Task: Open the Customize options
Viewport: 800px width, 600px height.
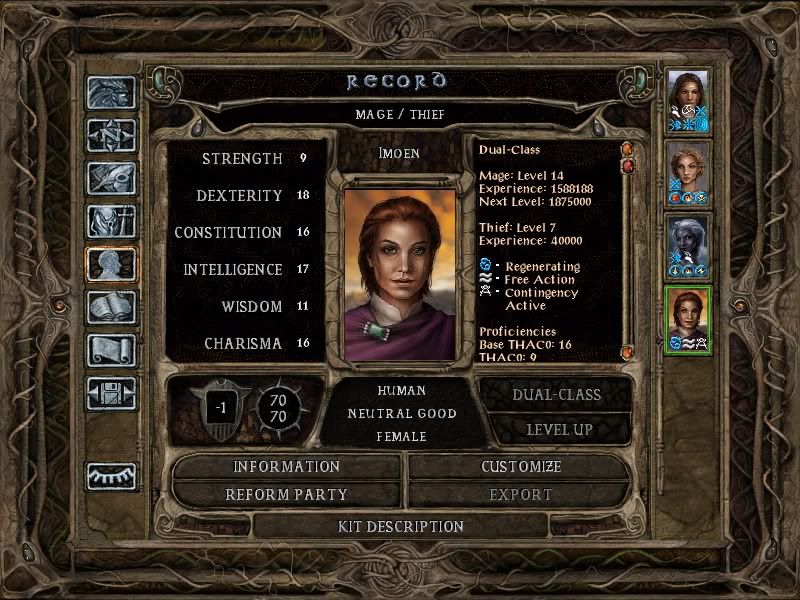Action: pos(520,467)
